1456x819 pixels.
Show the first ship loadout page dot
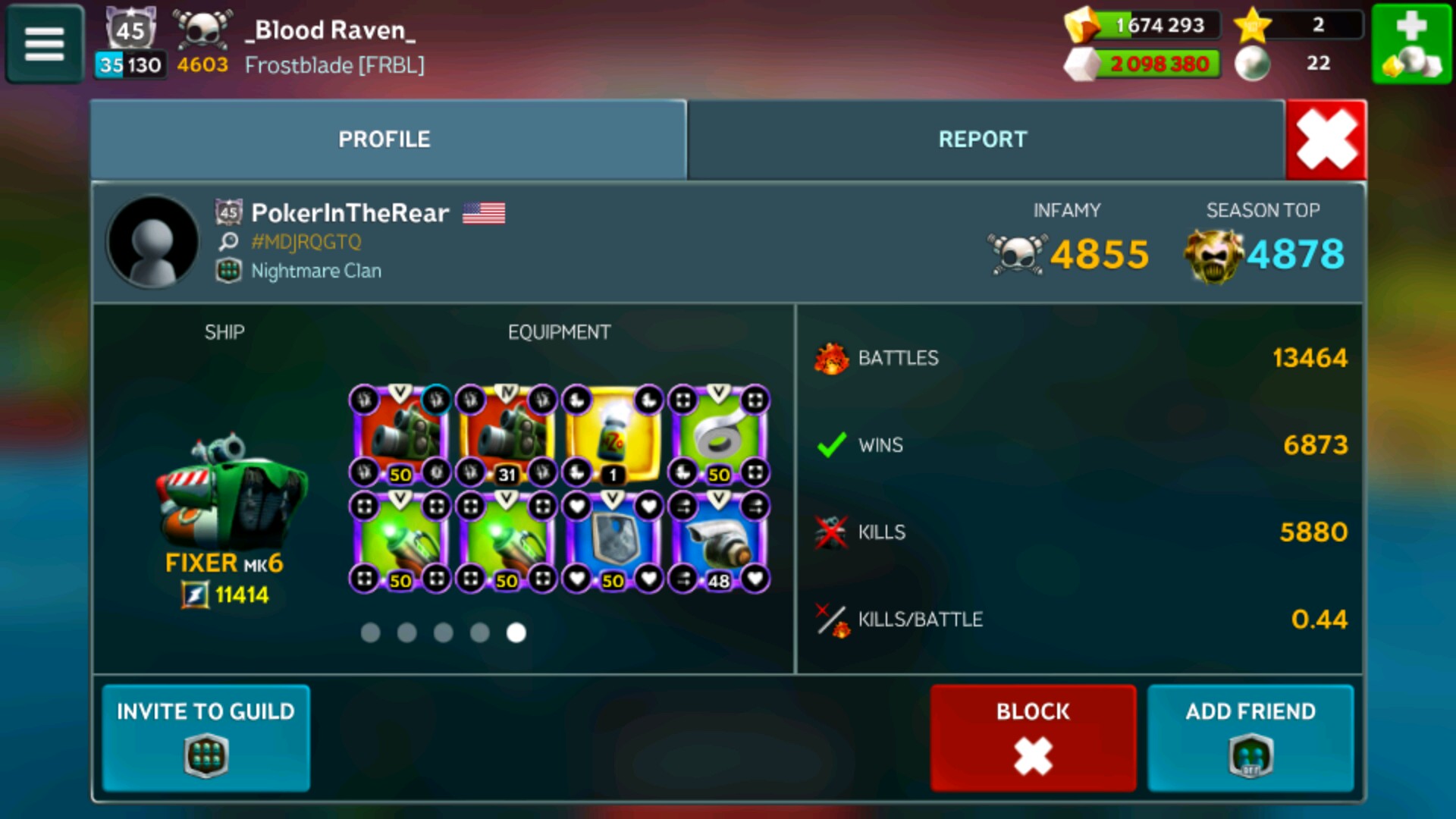pos(370,632)
